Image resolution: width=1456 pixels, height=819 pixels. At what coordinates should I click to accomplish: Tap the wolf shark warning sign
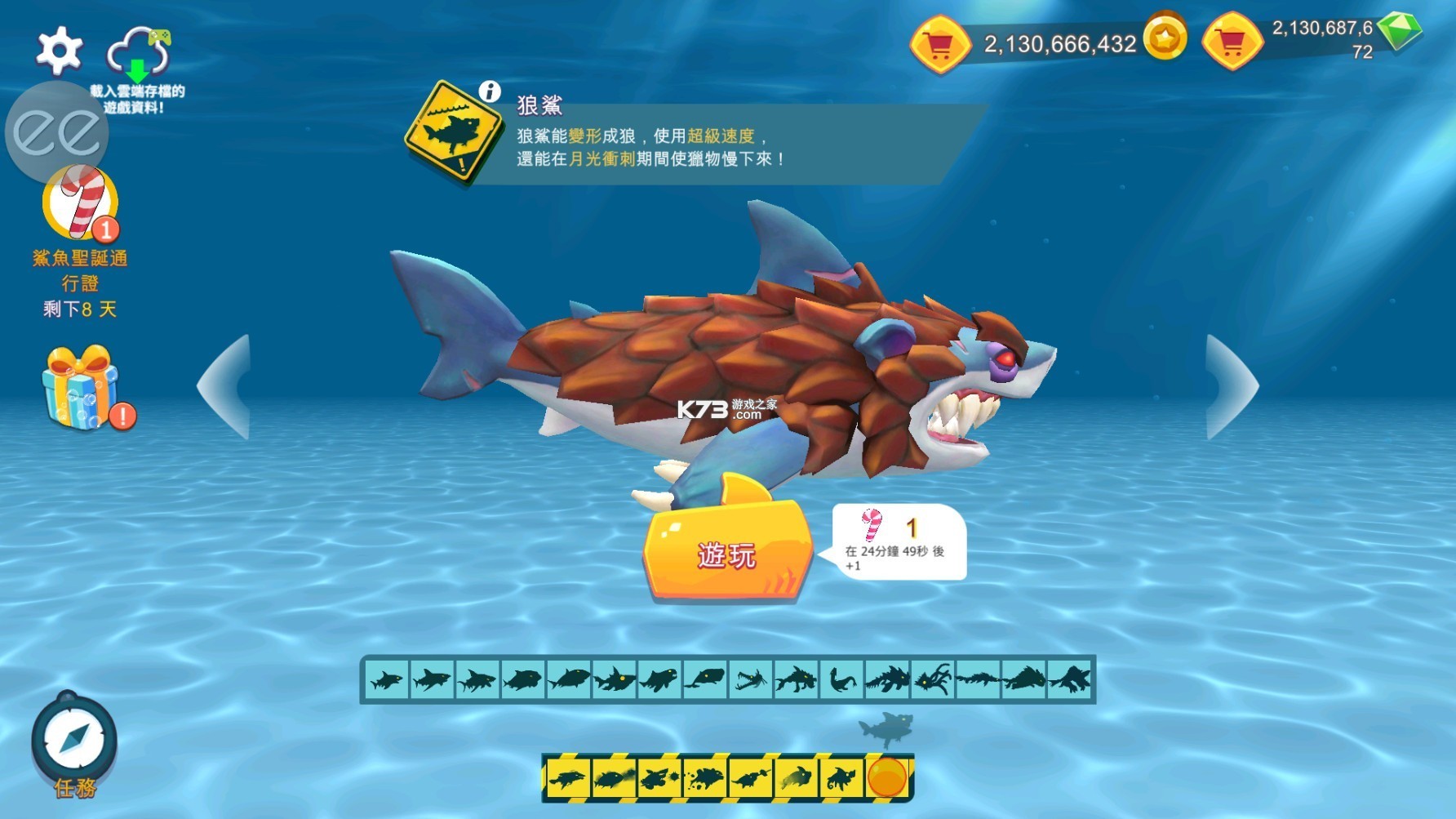pos(451,127)
